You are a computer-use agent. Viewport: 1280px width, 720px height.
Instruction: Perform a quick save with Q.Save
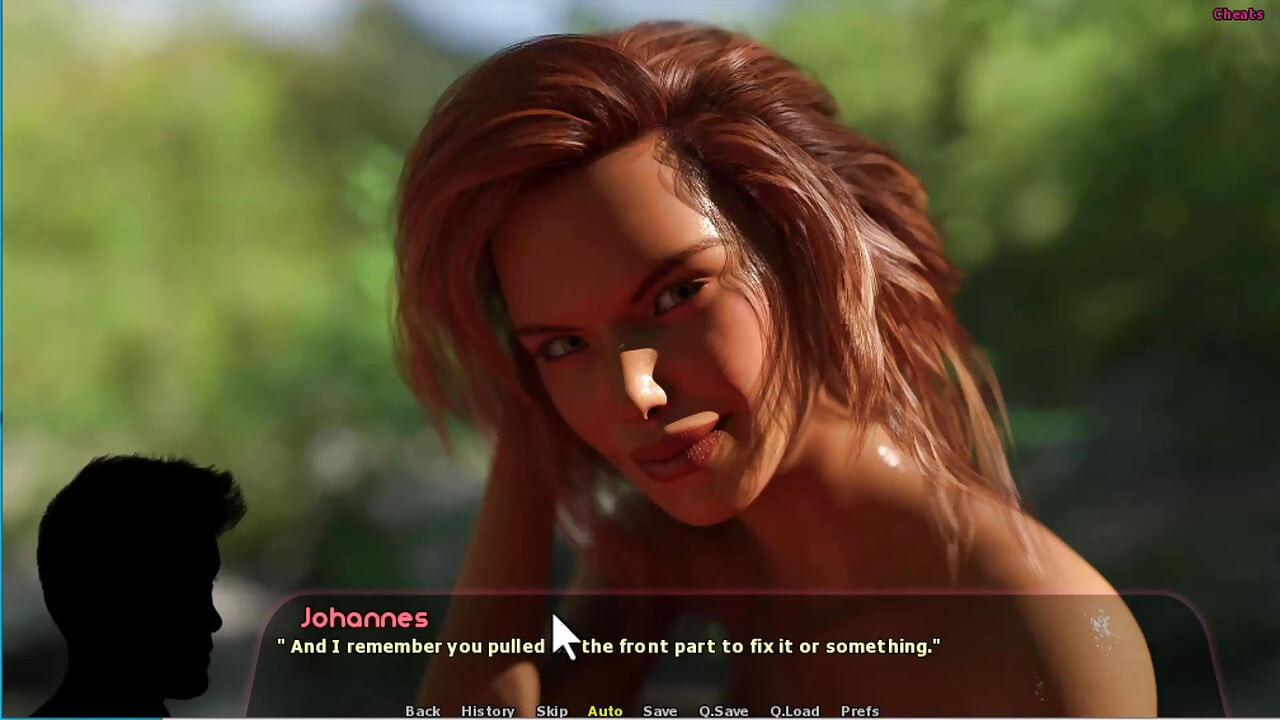click(x=722, y=710)
